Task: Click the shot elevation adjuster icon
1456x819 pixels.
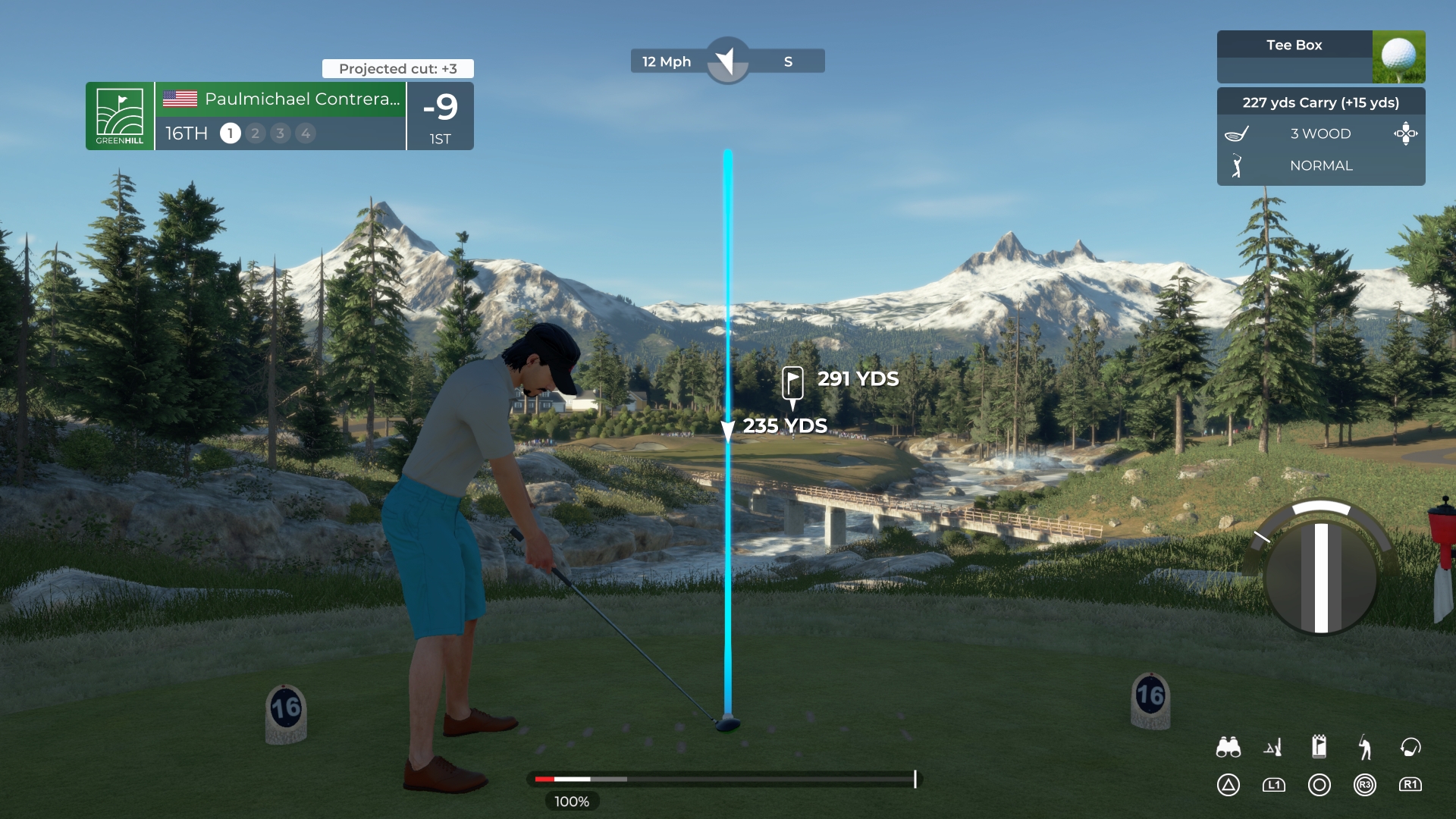Action: tap(1273, 747)
